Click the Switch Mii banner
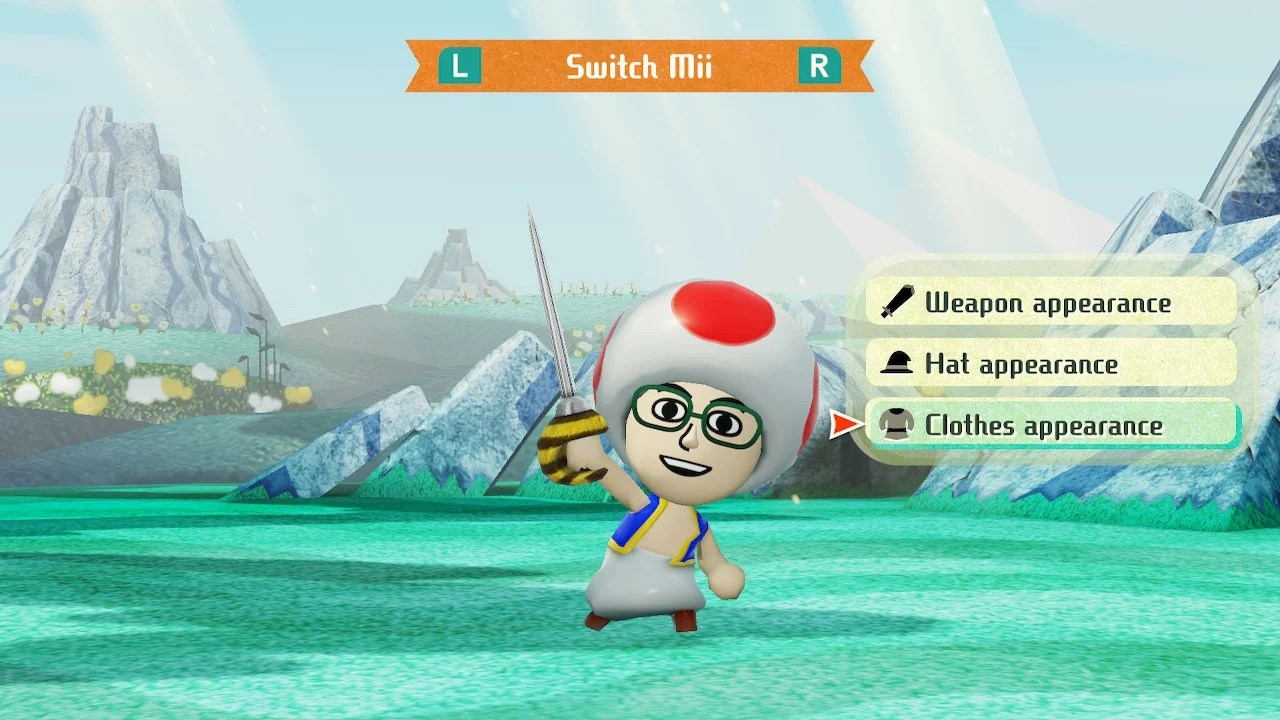 tap(640, 68)
